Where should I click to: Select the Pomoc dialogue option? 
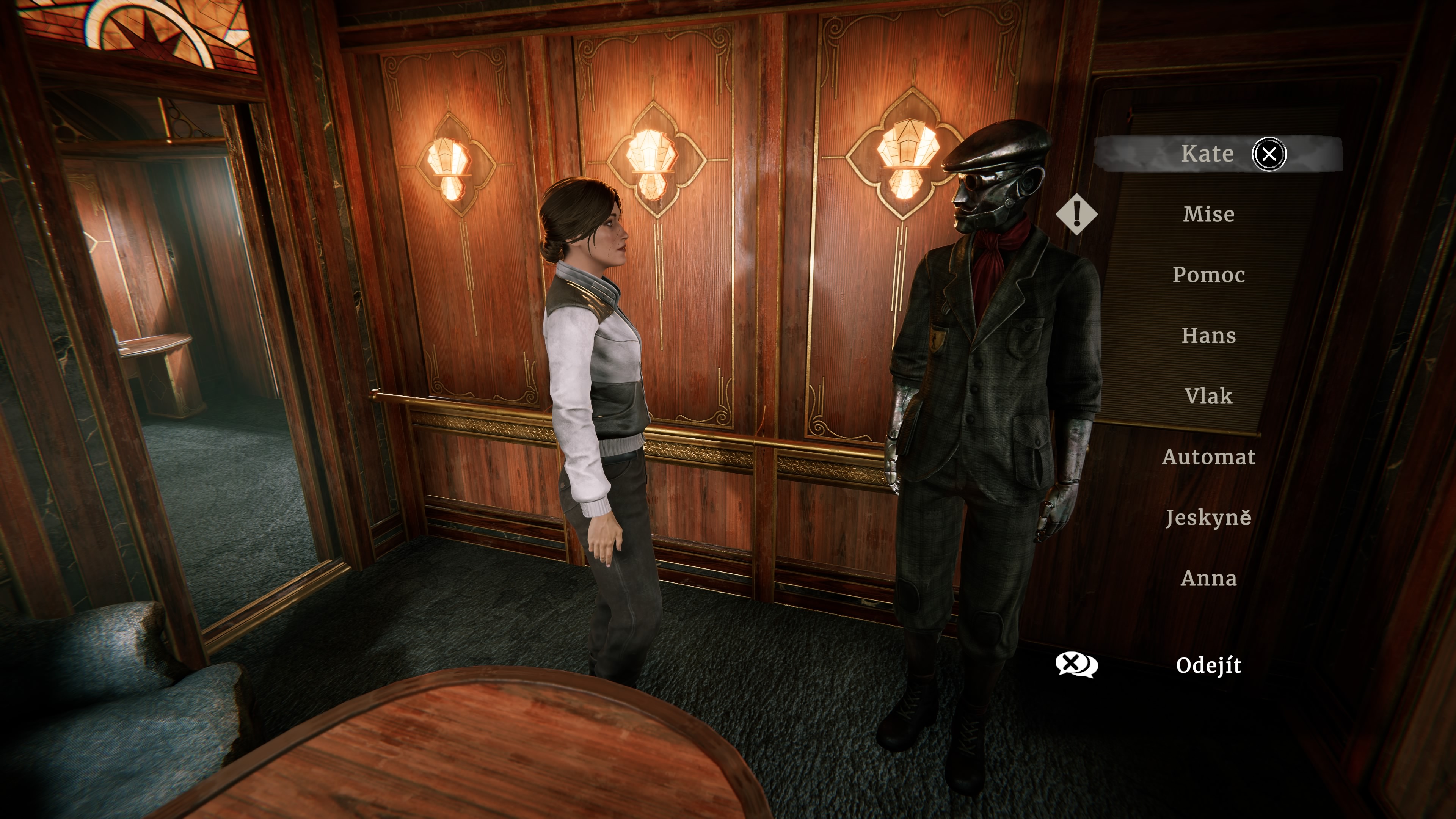[1208, 275]
